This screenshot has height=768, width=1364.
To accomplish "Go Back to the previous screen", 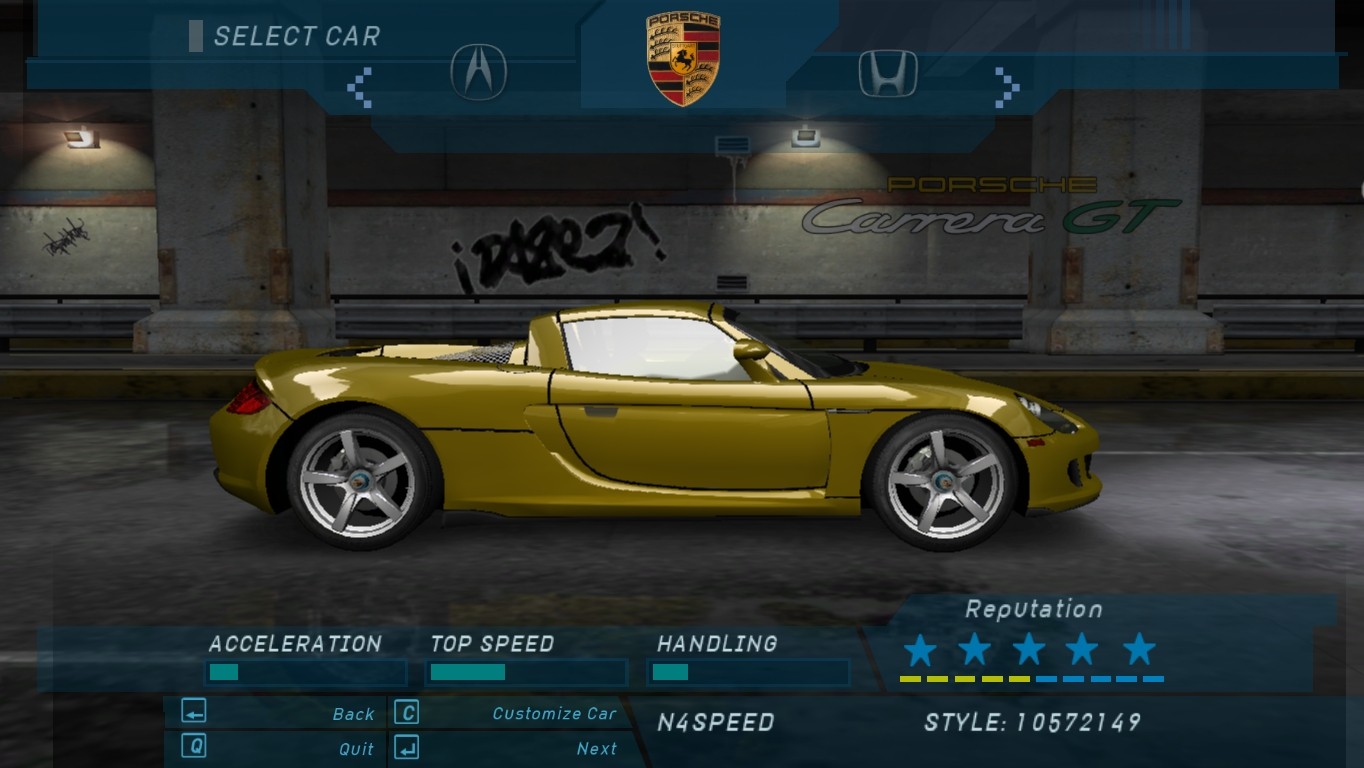I will point(353,714).
